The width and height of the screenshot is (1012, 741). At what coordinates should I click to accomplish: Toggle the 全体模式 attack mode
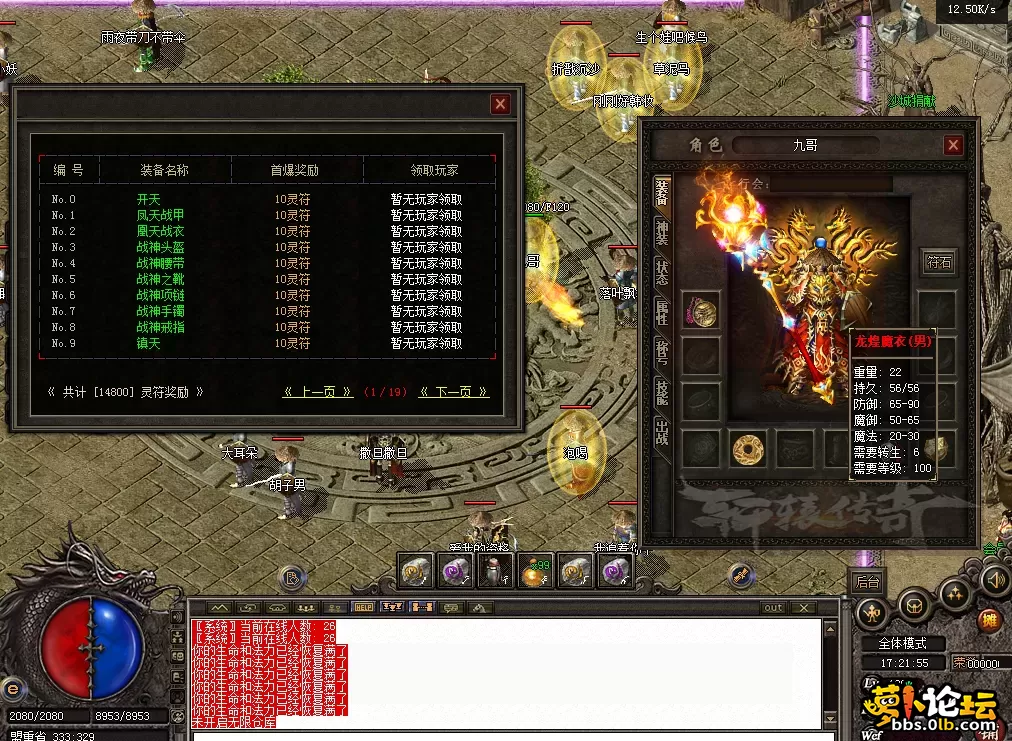click(902, 643)
